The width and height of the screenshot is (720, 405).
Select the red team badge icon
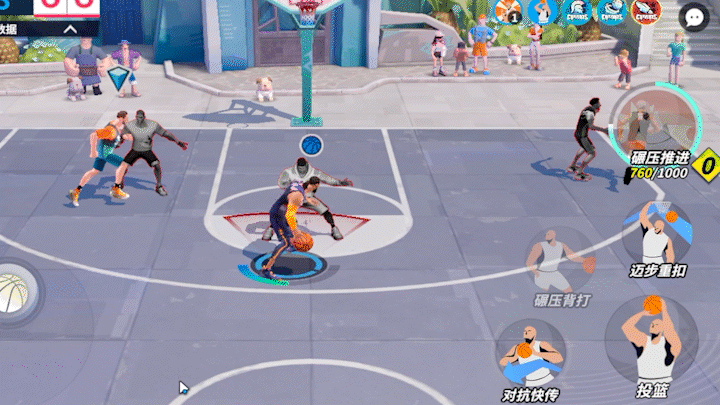click(x=645, y=12)
